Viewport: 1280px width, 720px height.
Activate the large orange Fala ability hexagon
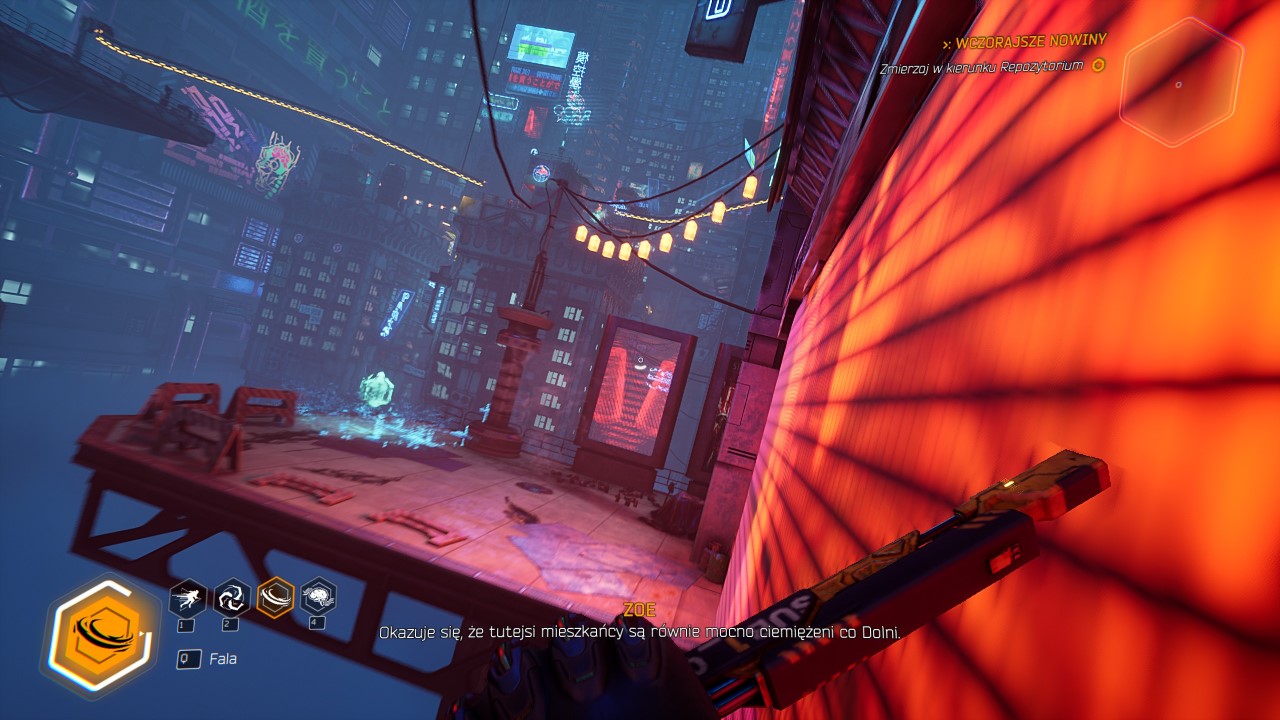pos(100,636)
